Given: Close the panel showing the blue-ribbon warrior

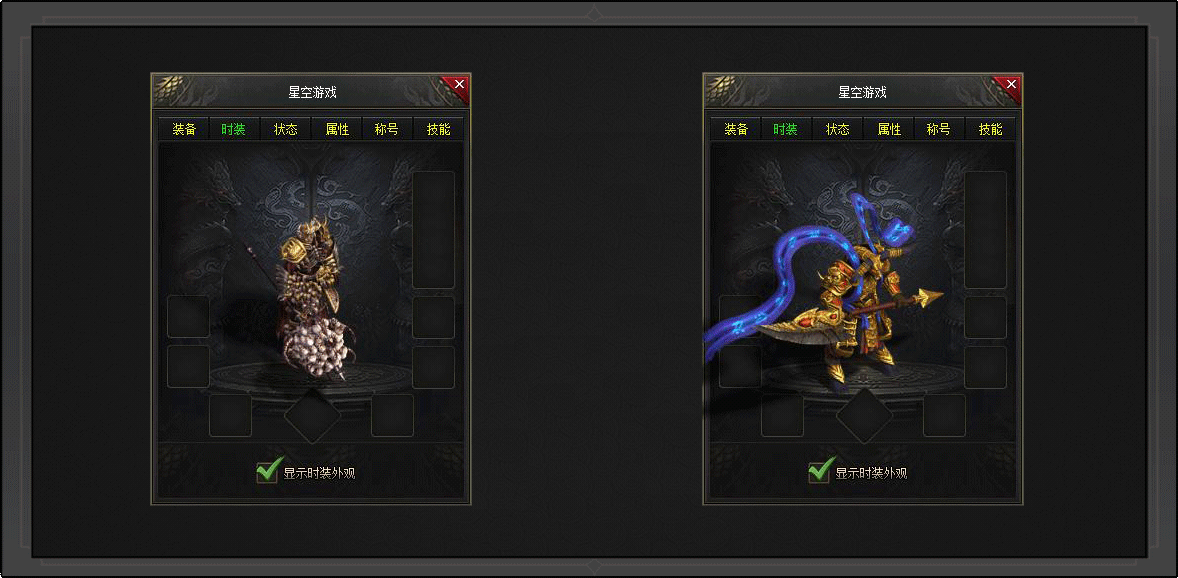Looking at the screenshot, I should [1011, 85].
